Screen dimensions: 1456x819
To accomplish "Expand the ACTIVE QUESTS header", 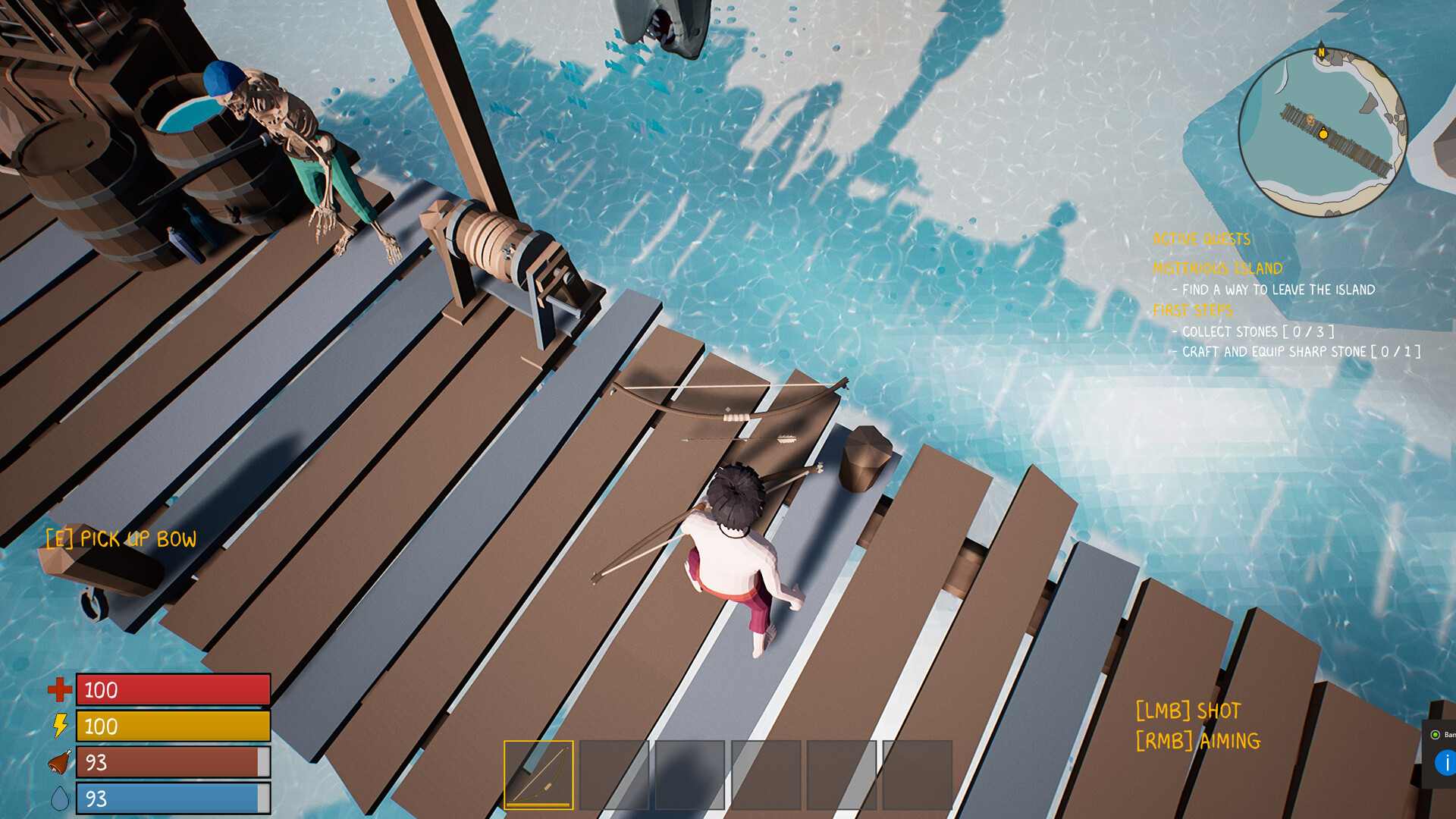I will click(1200, 239).
